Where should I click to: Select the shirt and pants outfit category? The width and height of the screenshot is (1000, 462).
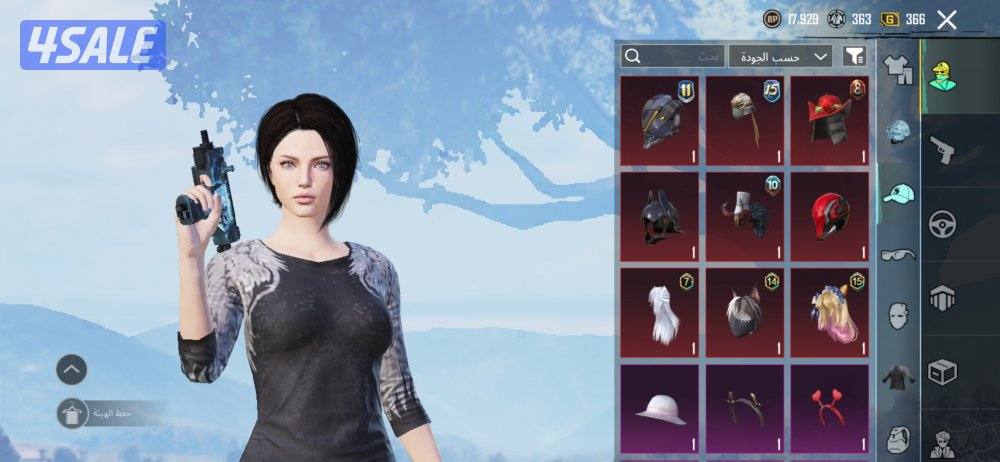(899, 71)
